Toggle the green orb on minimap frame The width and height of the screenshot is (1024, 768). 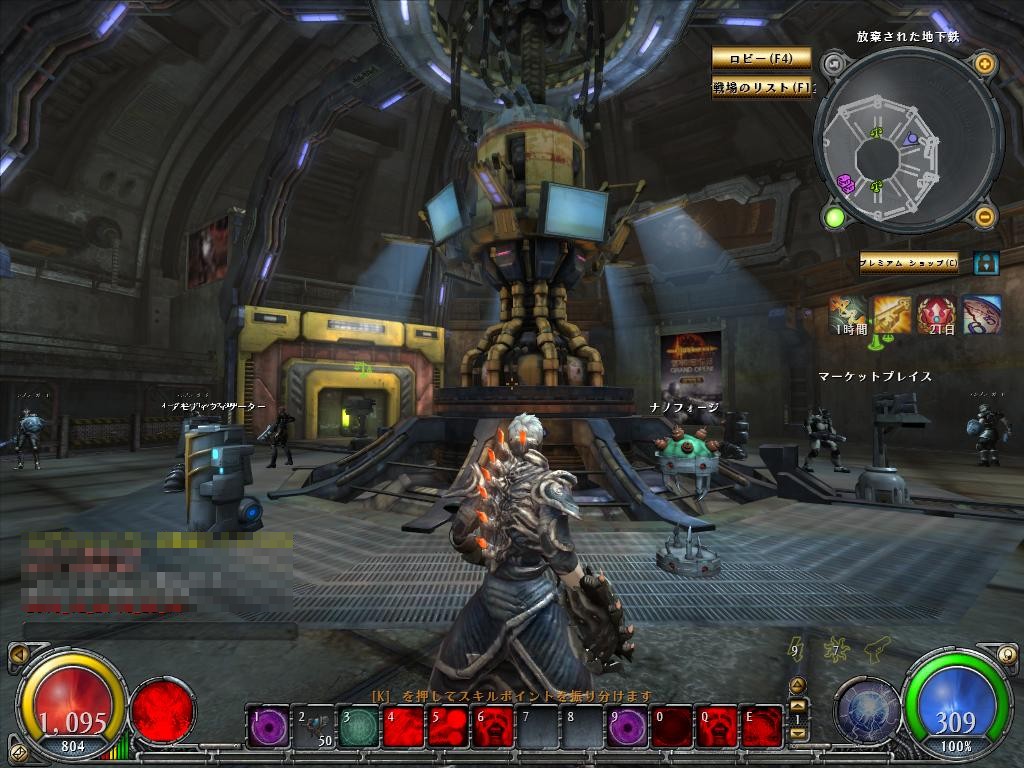[834, 216]
